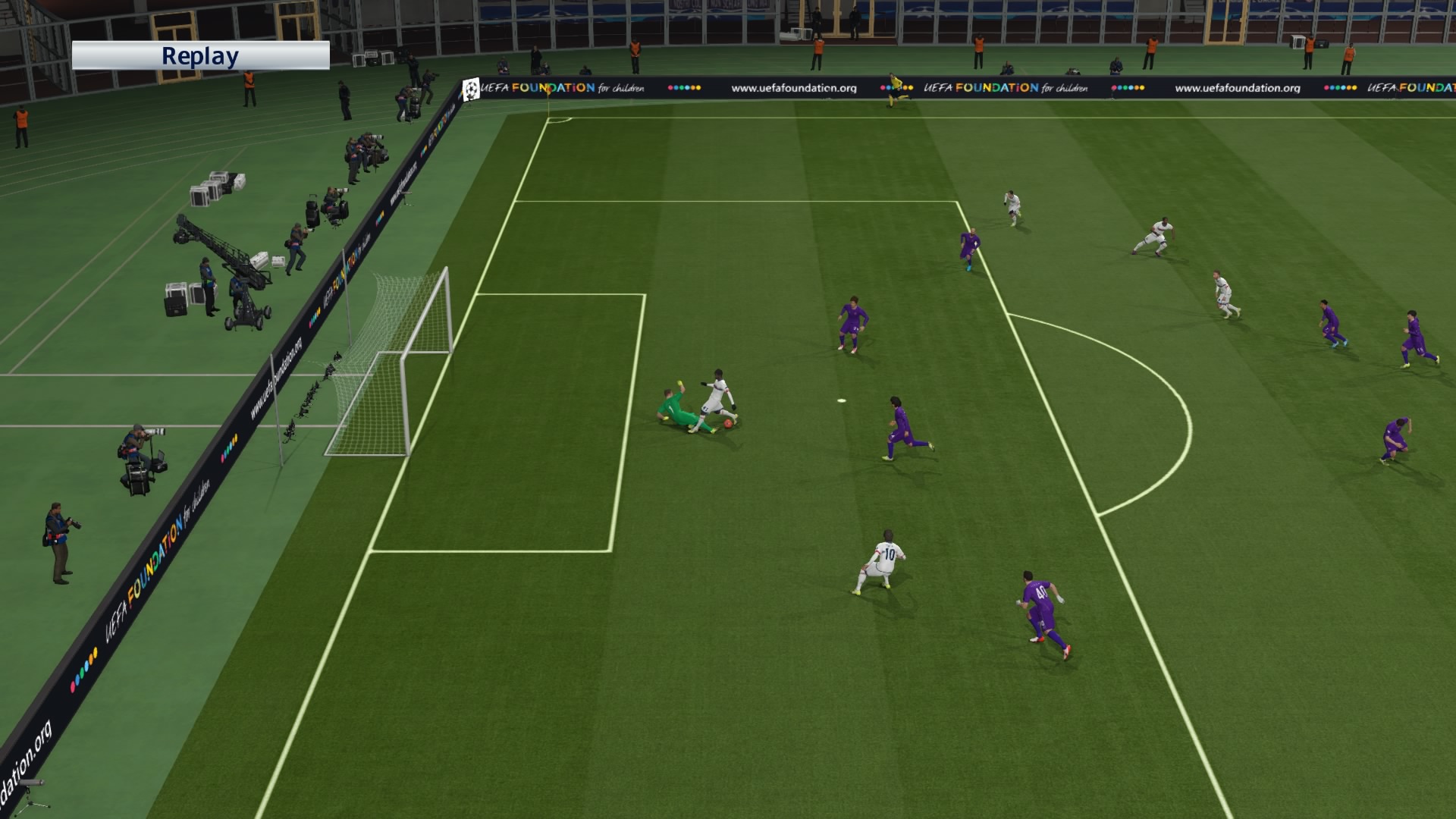The image size is (1456, 819).
Task: Click the UEFA Champions League logo on the boards
Action: (472, 87)
